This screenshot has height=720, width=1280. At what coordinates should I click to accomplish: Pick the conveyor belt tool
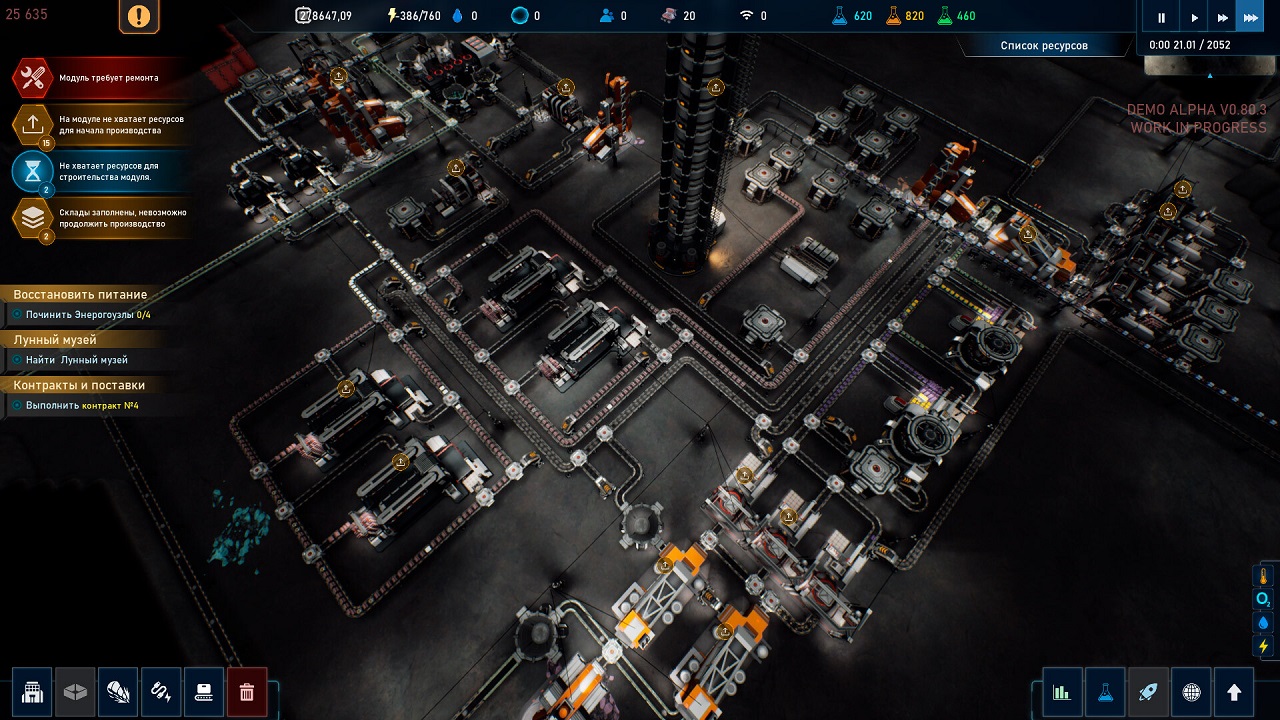click(204, 691)
